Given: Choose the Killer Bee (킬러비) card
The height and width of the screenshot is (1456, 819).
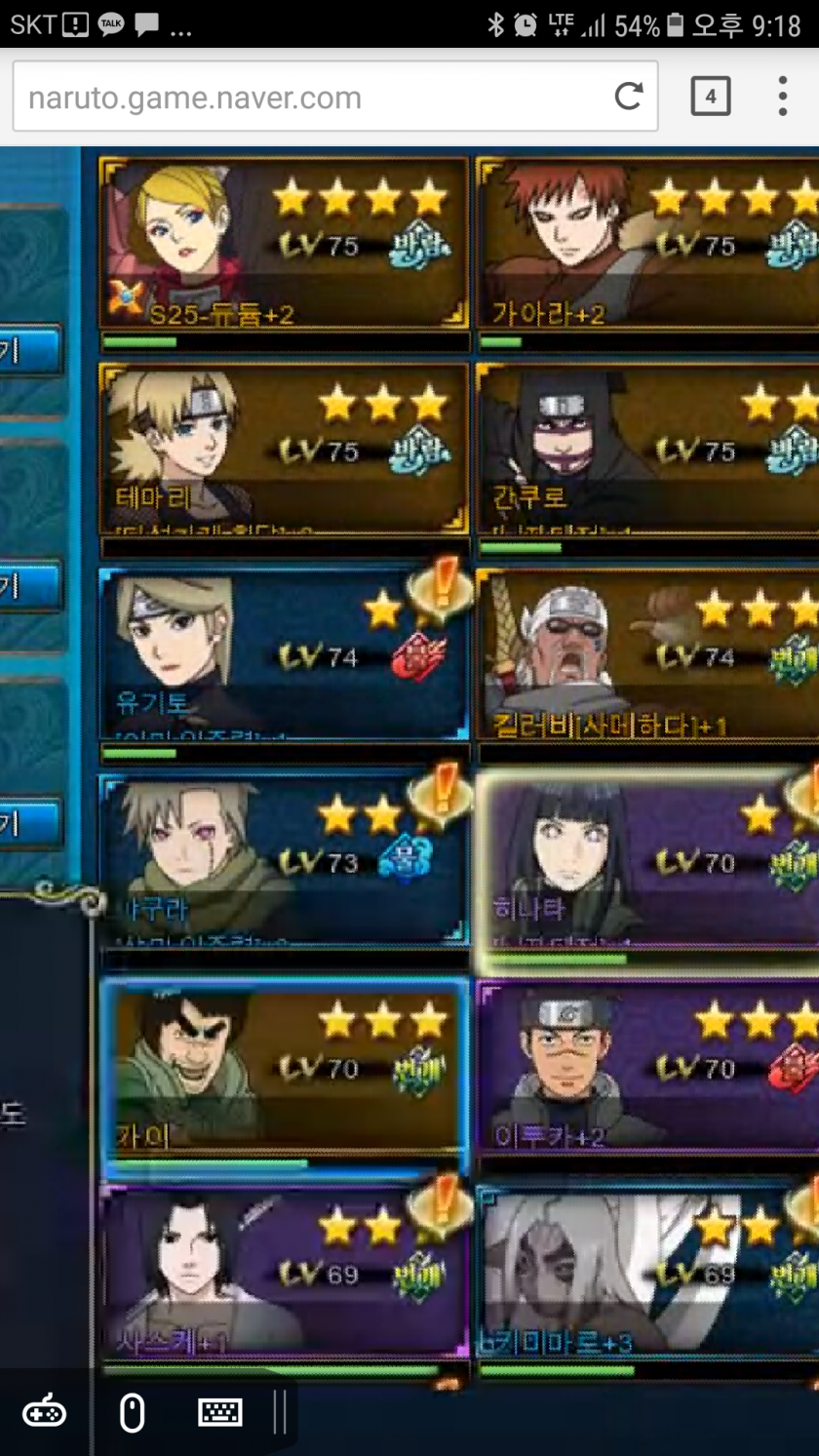Looking at the screenshot, I should tap(648, 654).
